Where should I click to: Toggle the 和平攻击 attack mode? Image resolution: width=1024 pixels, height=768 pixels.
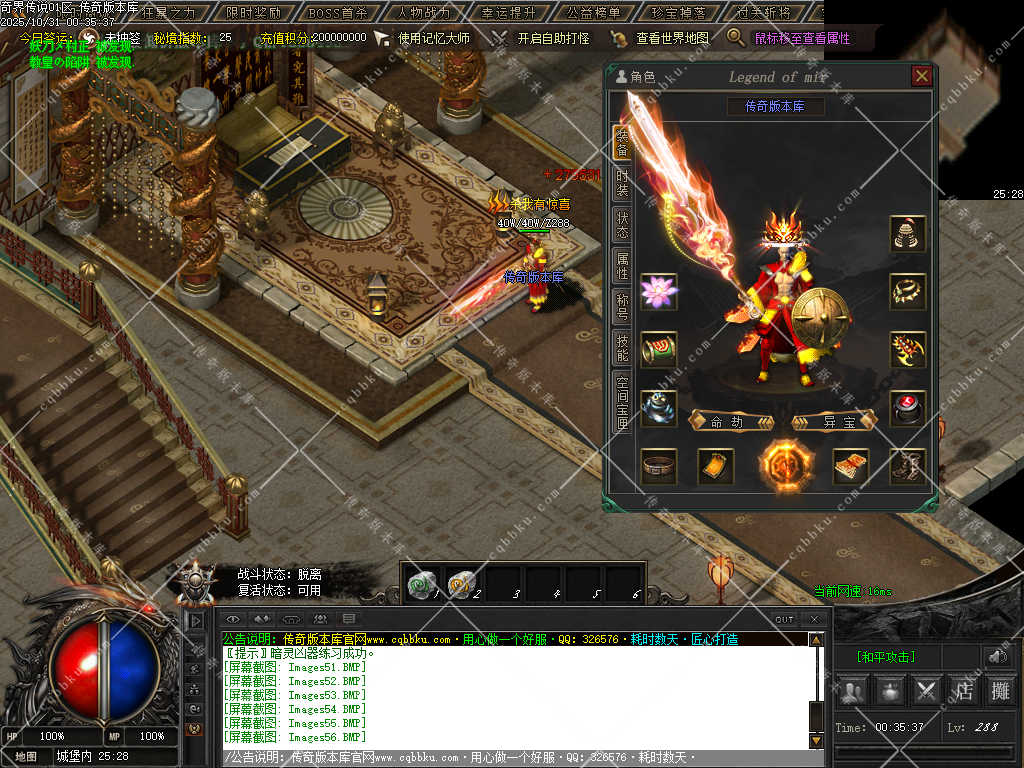(x=885, y=657)
